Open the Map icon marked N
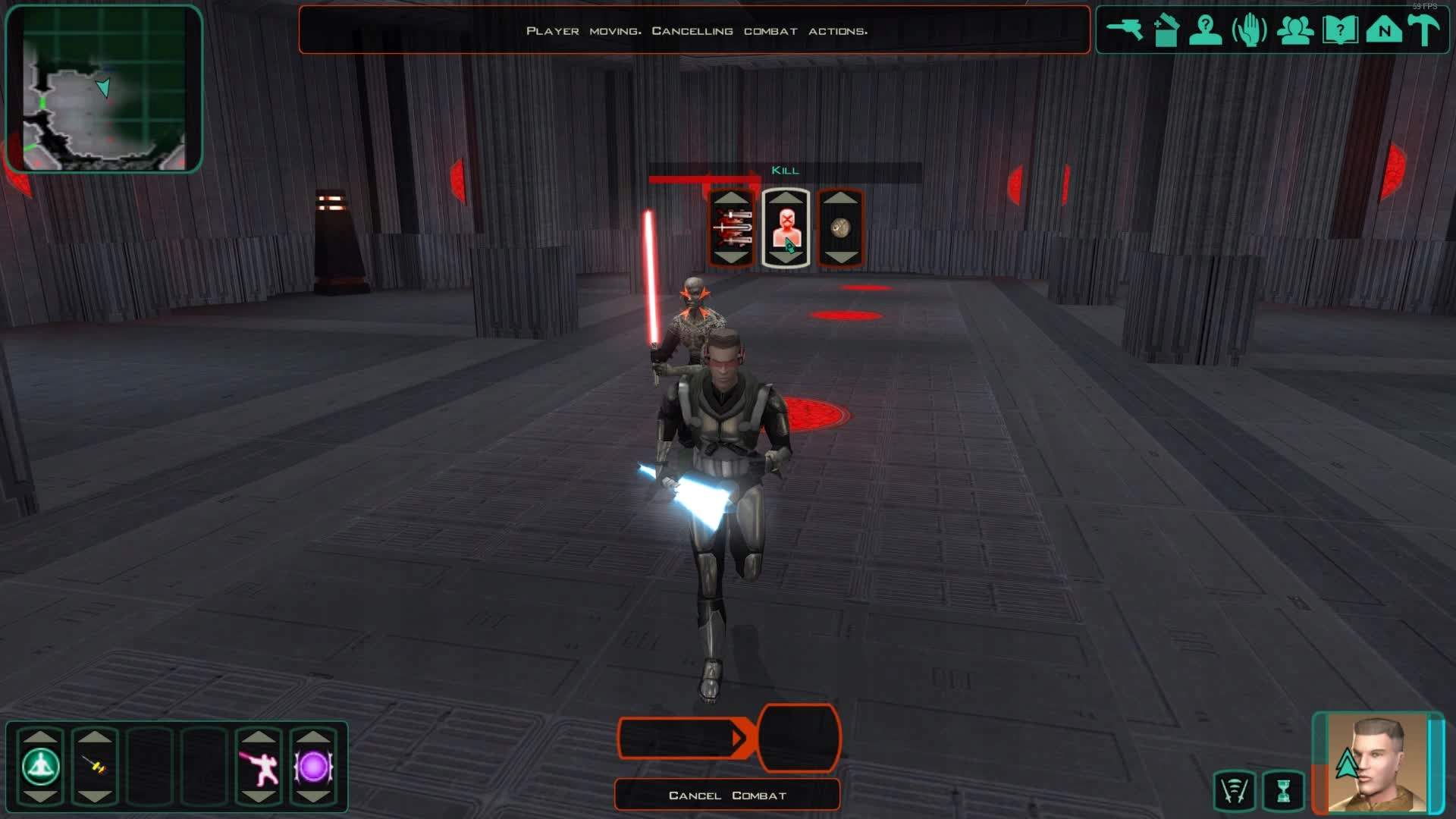The height and width of the screenshot is (819, 1456). pos(1383,31)
